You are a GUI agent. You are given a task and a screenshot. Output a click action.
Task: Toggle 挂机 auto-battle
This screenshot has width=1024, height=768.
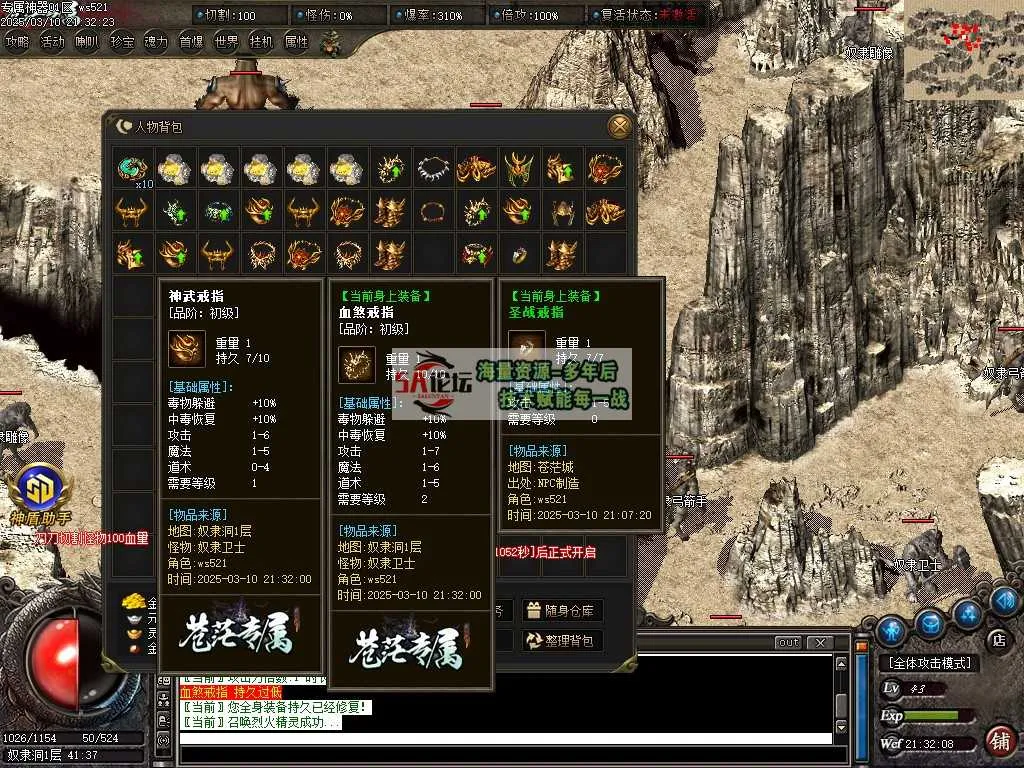pyautogui.click(x=261, y=42)
